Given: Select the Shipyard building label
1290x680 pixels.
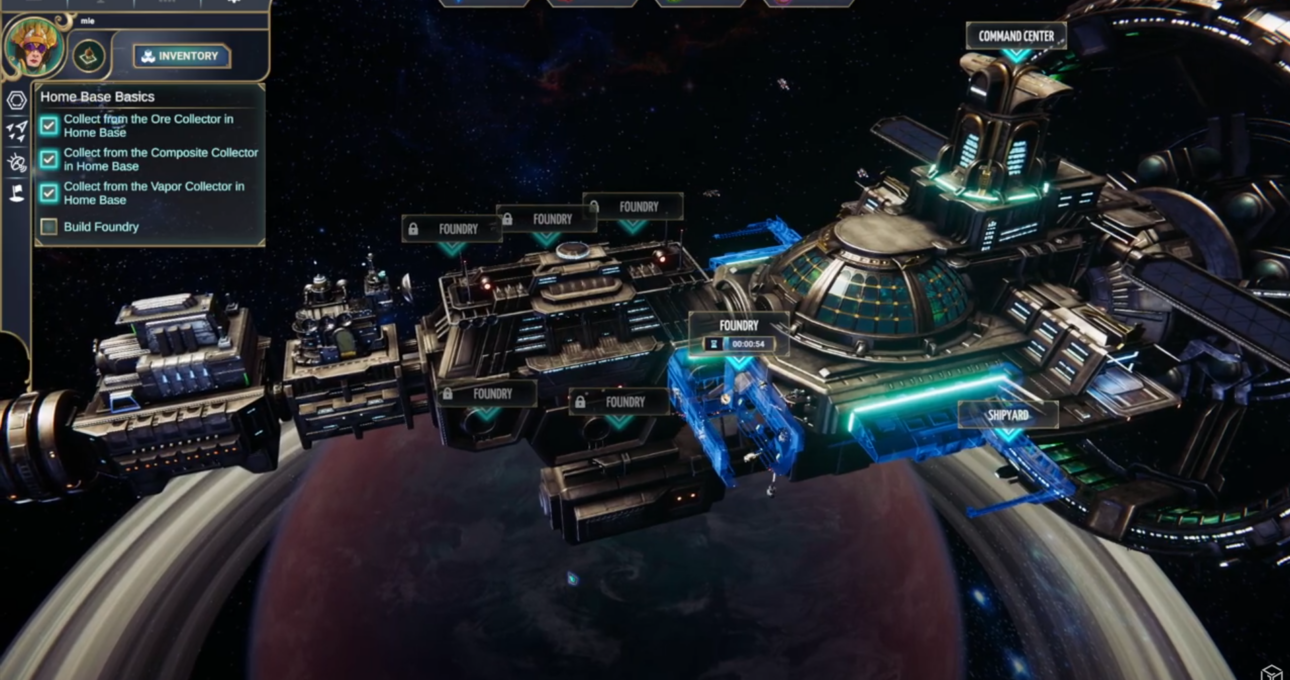Looking at the screenshot, I should click(1008, 415).
